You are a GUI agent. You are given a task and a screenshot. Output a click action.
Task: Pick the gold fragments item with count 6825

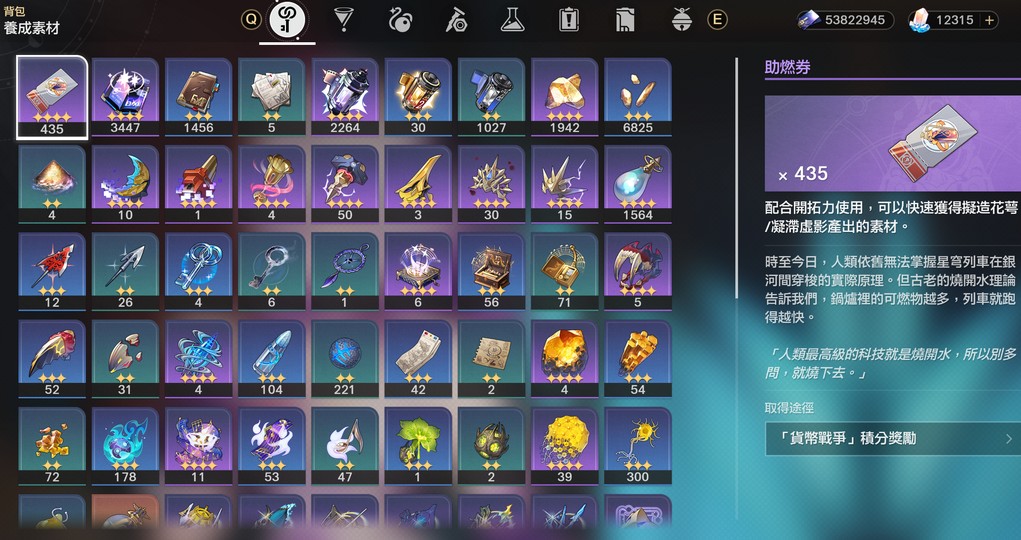(x=637, y=96)
